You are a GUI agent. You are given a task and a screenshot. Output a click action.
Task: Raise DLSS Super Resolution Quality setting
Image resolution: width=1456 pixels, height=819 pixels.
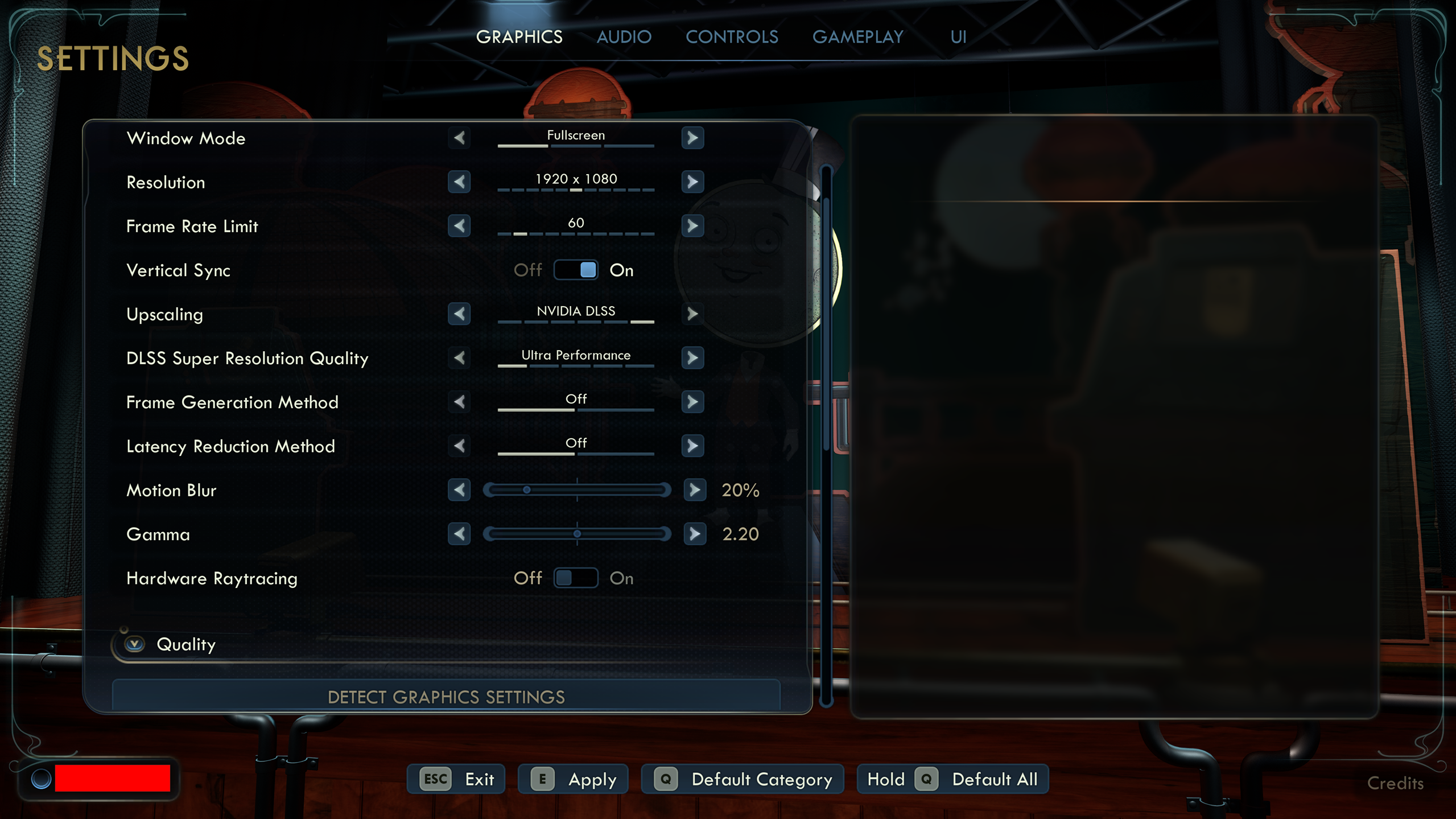pos(692,358)
